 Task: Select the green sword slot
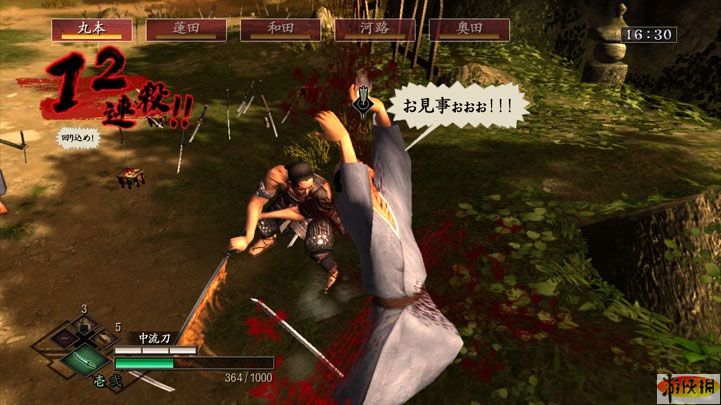click(84, 360)
